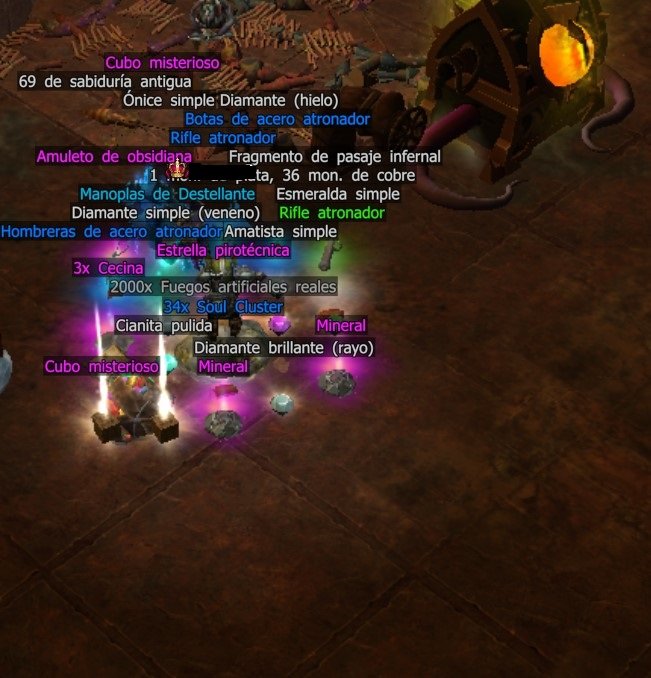
Task: Loot the Hombreras de acero atronador label
Action: pyautogui.click(x=110, y=232)
